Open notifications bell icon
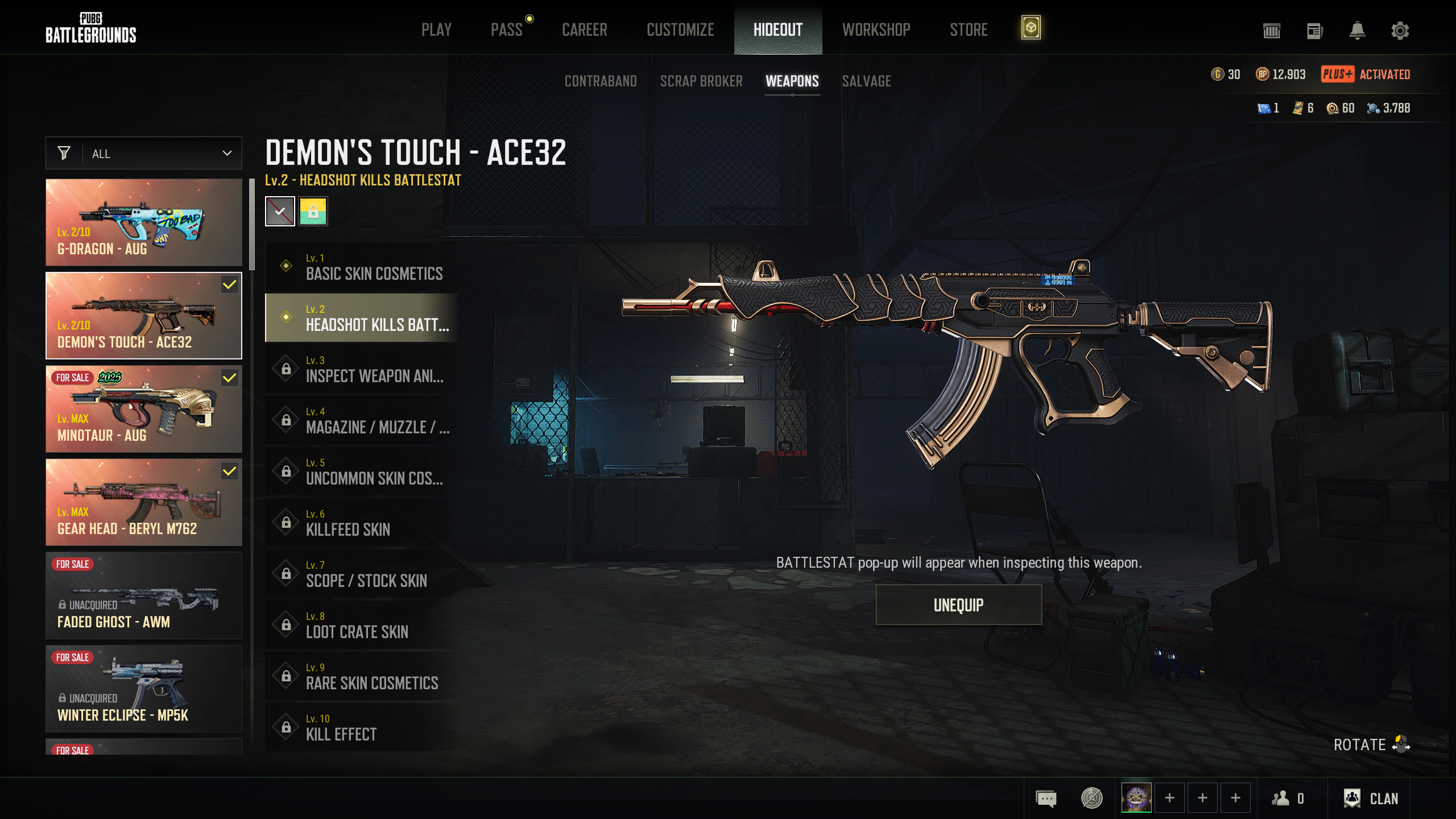1456x819 pixels. coord(1357,31)
